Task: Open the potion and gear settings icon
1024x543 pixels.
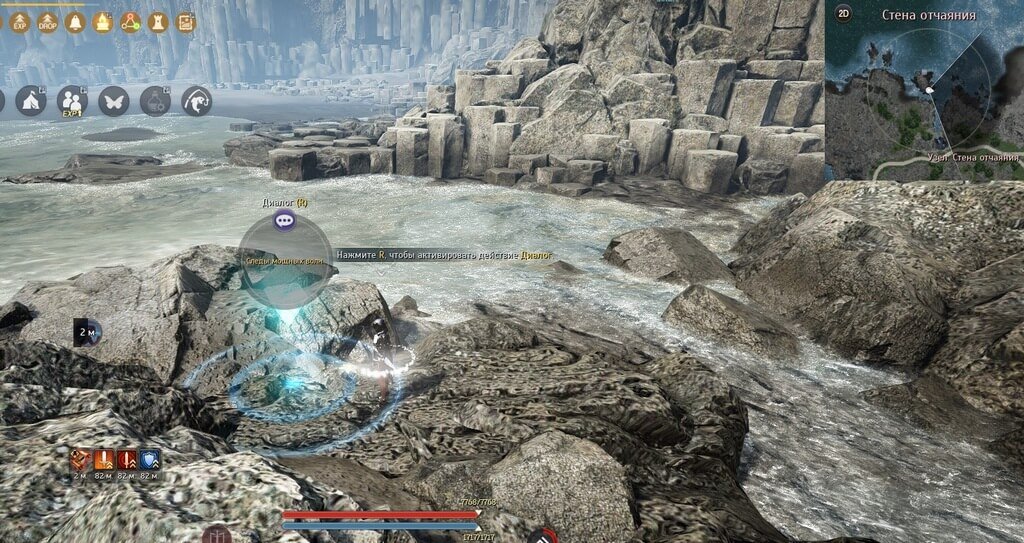Action: [154, 101]
